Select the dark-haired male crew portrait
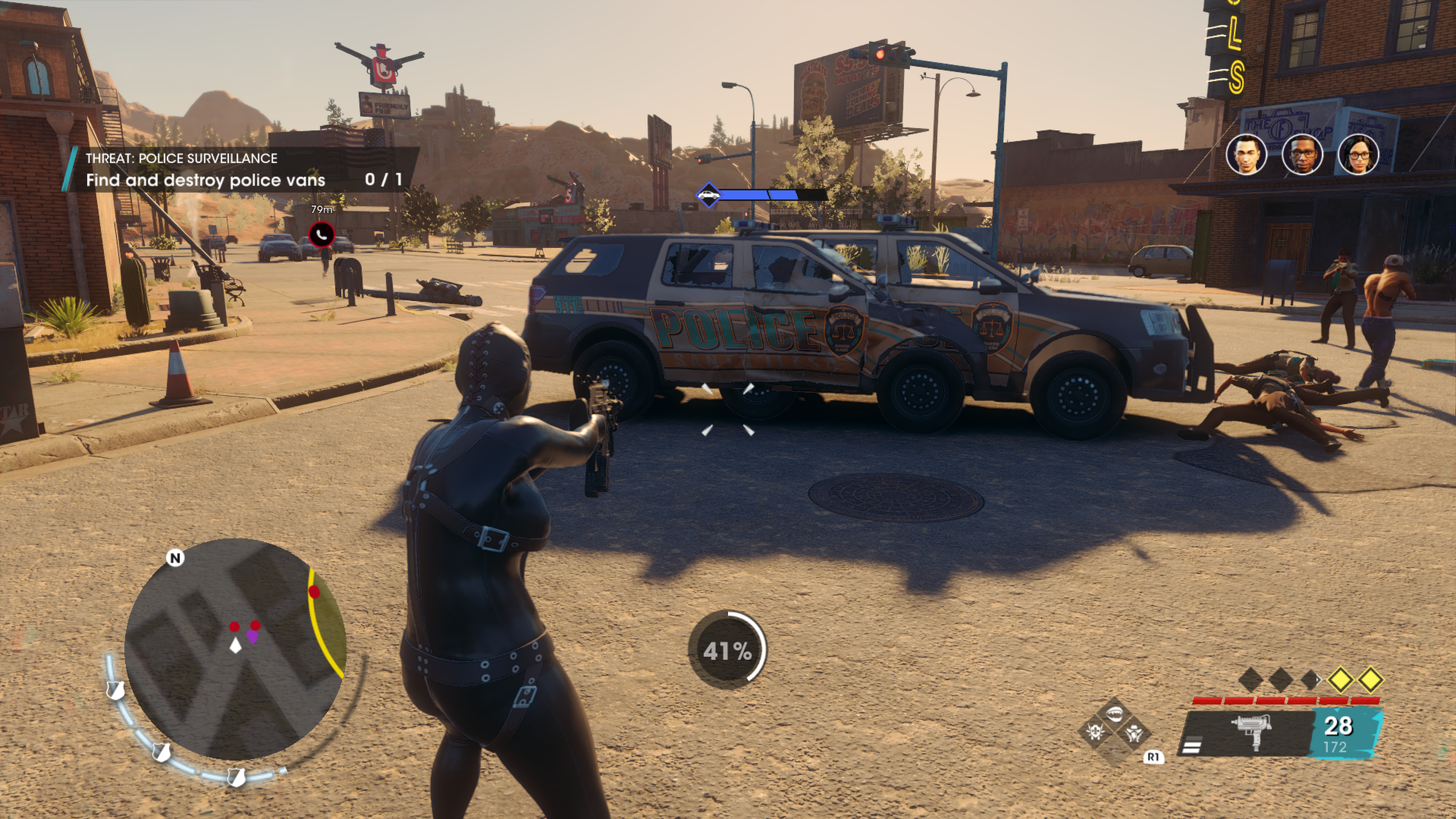Viewport: 1456px width, 819px height. point(1246,154)
